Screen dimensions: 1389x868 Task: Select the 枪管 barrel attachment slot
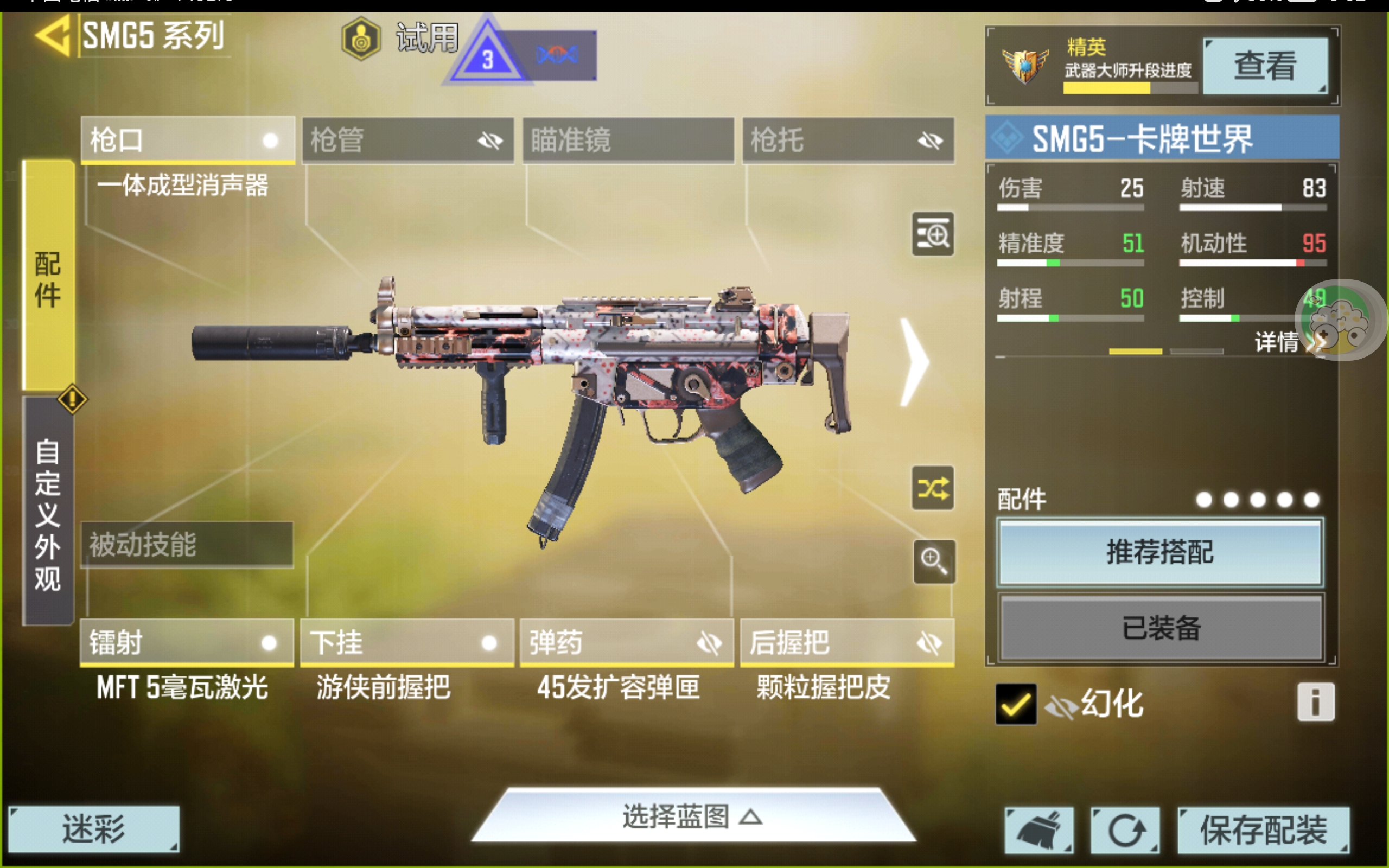(407, 140)
